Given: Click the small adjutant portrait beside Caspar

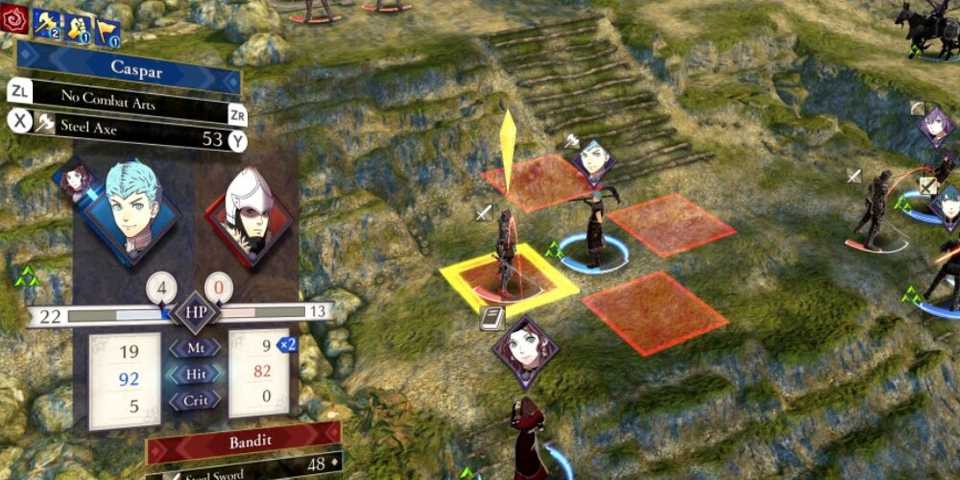Looking at the screenshot, I should [x=78, y=180].
